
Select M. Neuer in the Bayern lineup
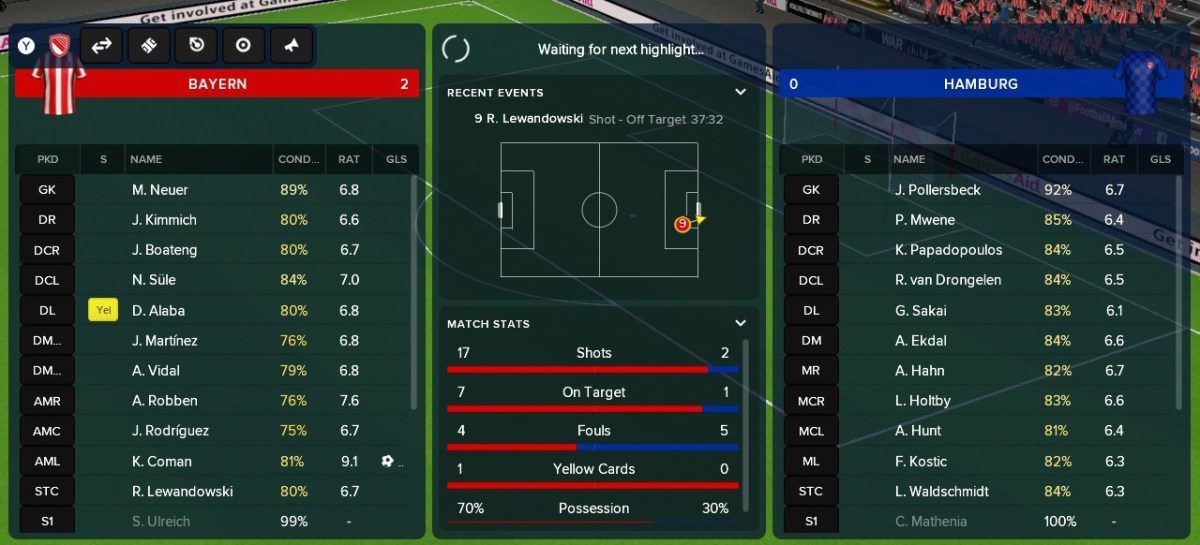tap(160, 190)
